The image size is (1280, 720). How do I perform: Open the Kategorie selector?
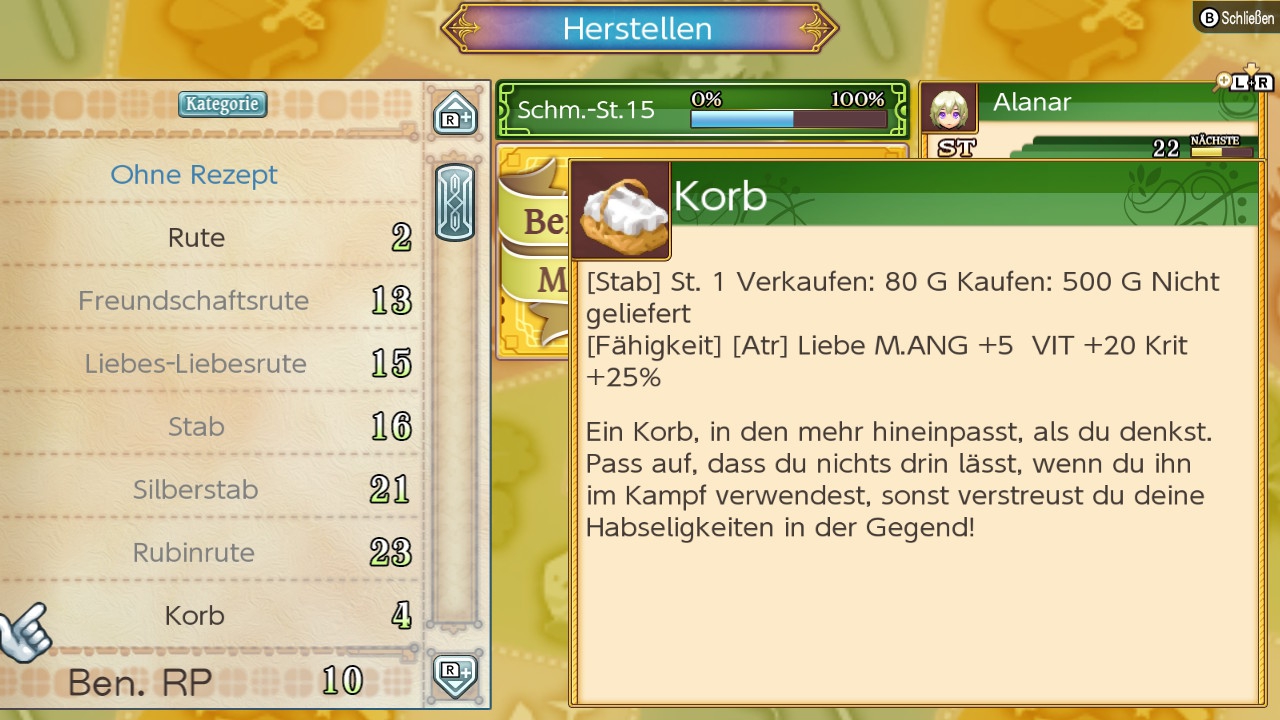coord(222,104)
